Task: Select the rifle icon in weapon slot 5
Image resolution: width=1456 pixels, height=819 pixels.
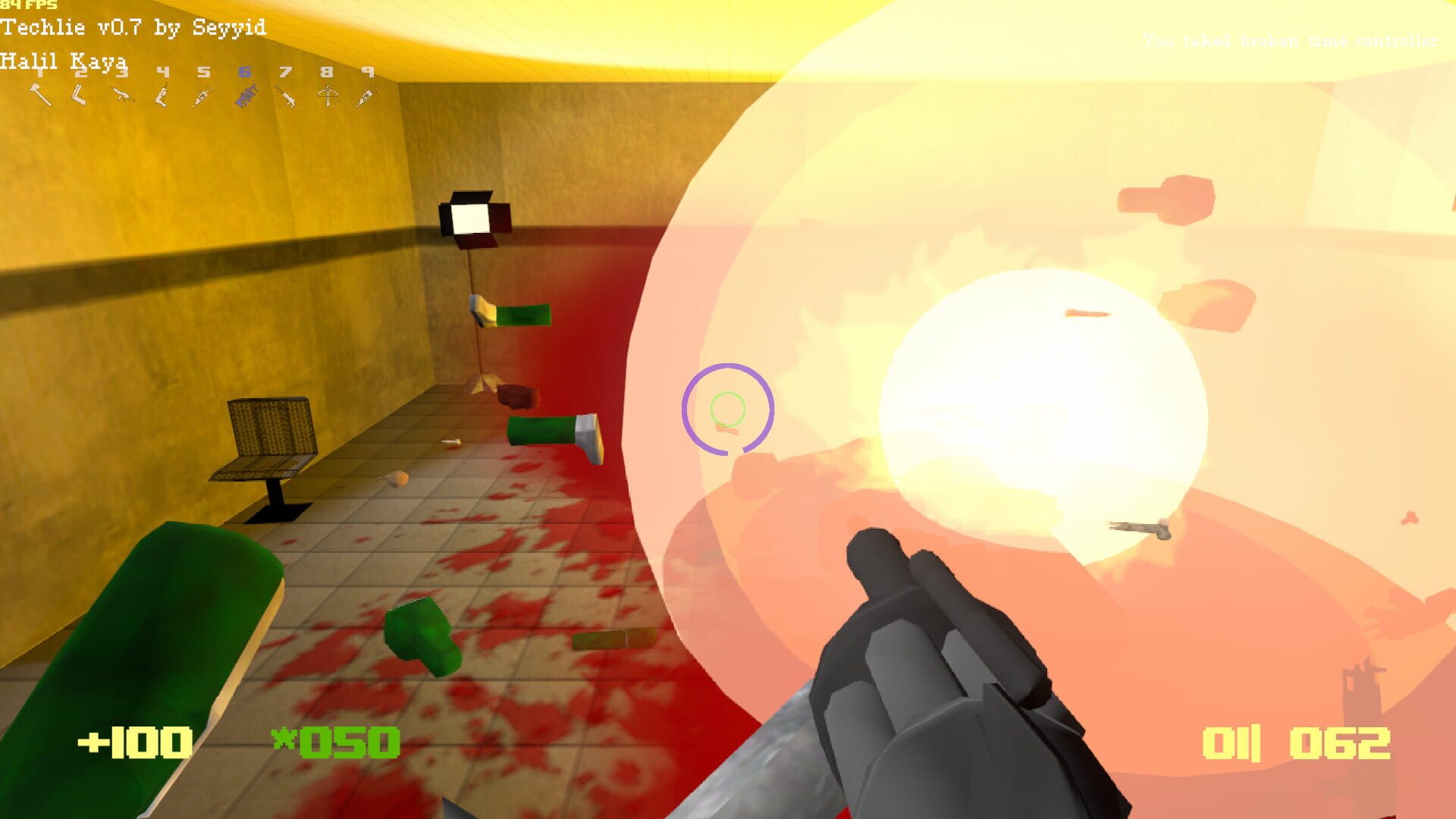Action: click(x=202, y=95)
